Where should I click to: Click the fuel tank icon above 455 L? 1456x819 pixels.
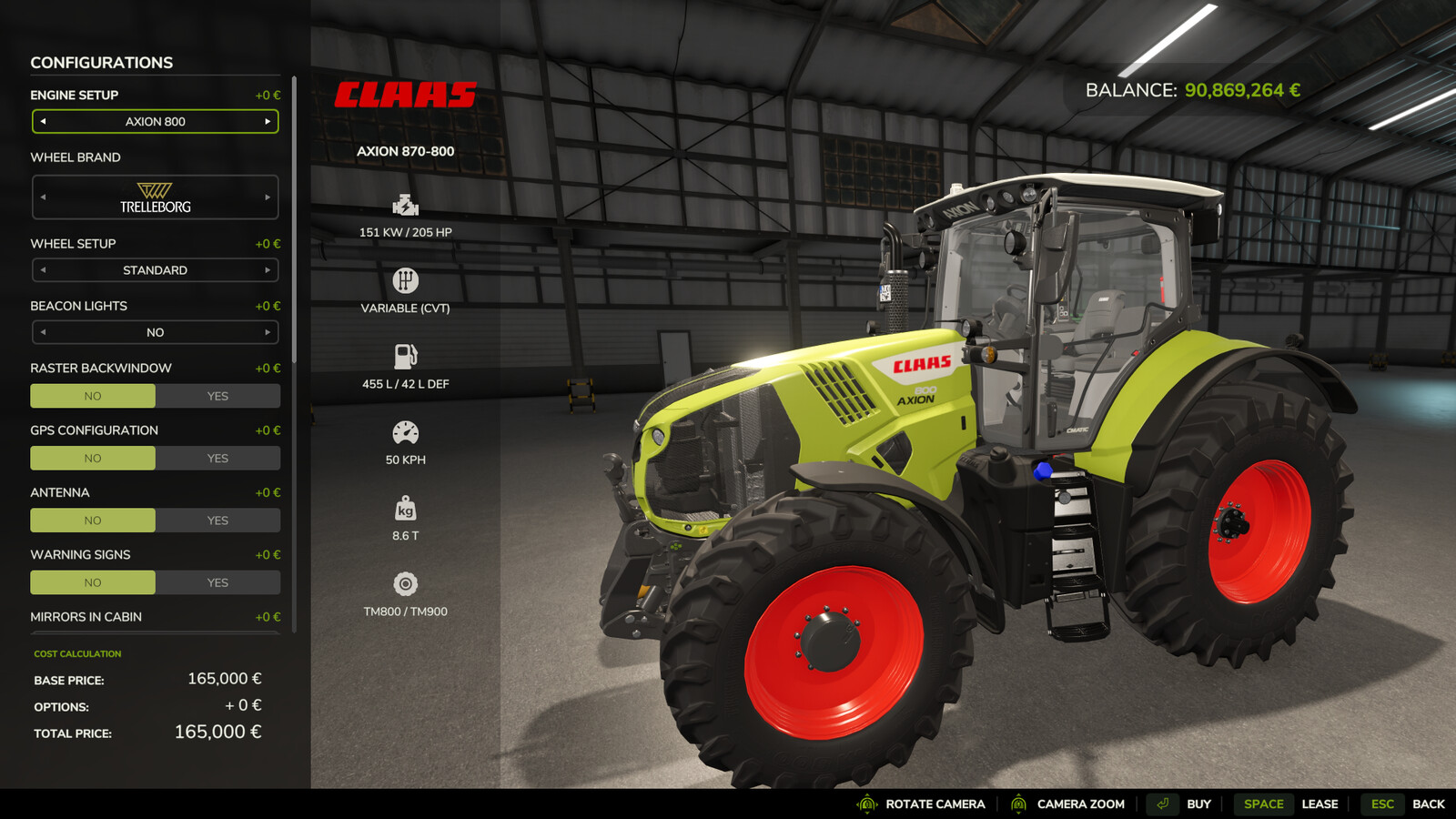406,354
